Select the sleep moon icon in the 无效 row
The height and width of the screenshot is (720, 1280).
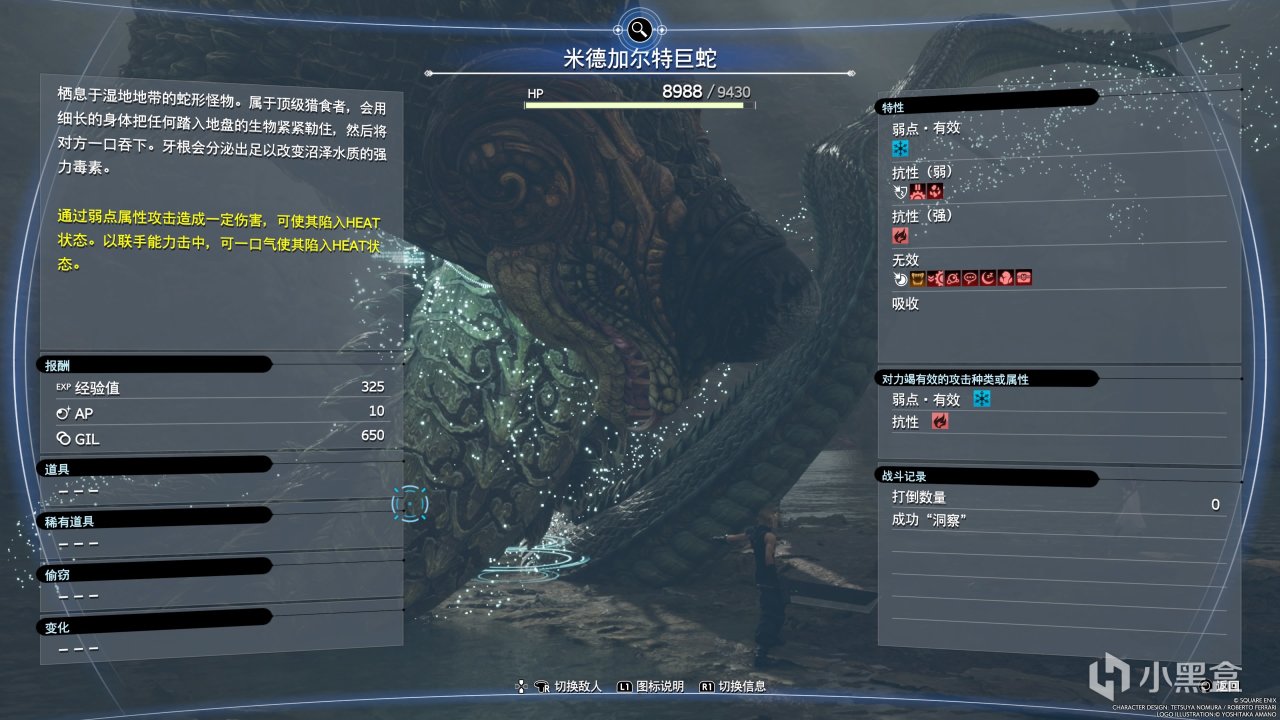(x=987, y=278)
